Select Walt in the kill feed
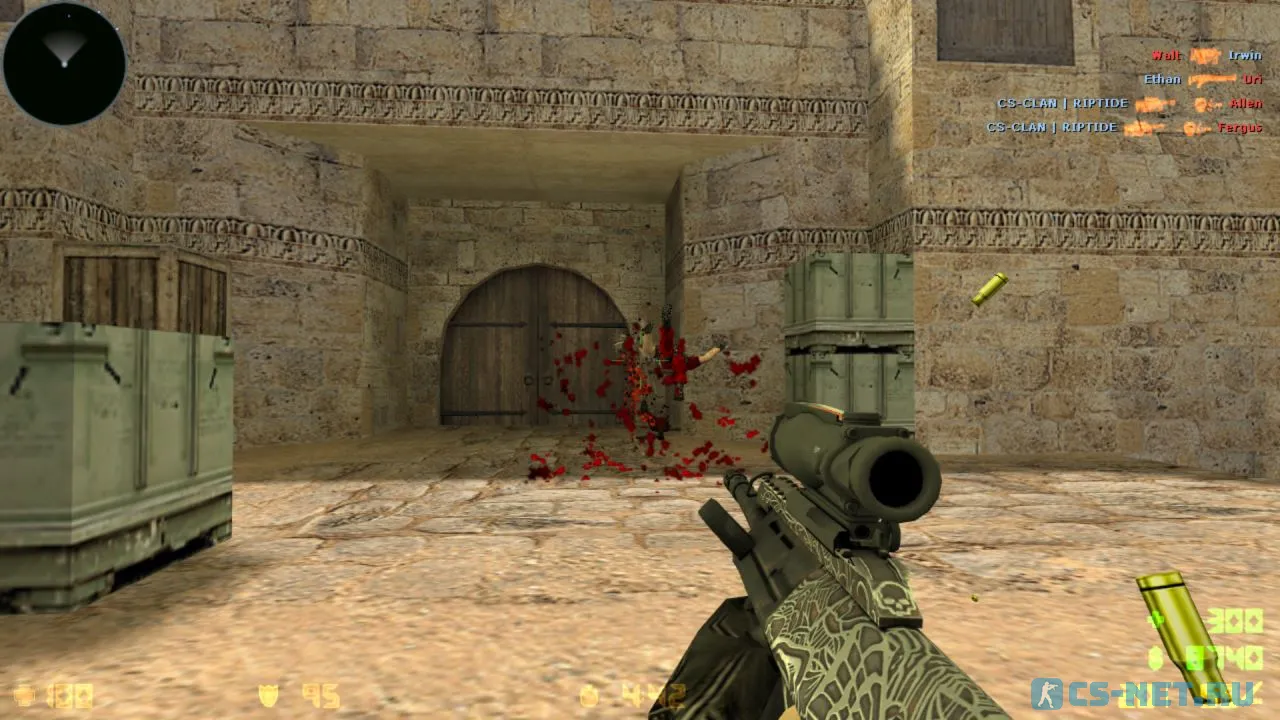The image size is (1280, 720). [1165, 56]
